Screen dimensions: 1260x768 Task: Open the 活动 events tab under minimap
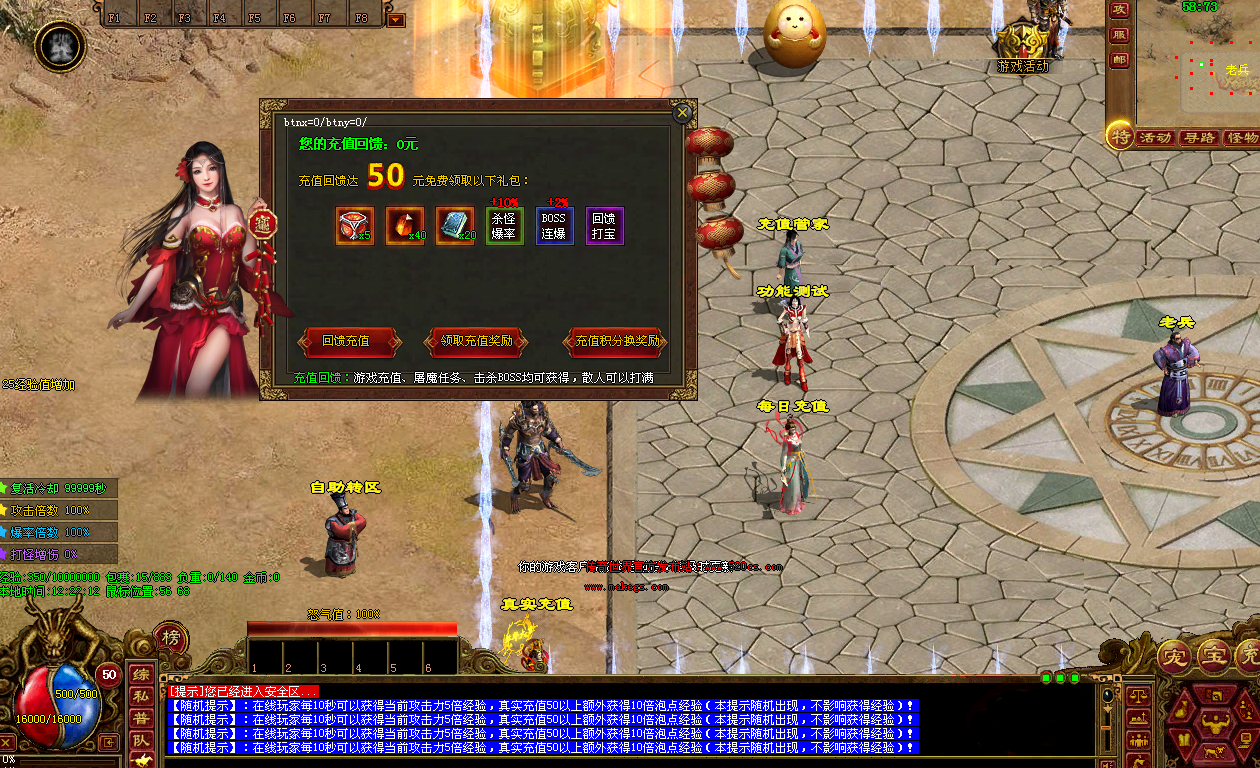(1155, 138)
